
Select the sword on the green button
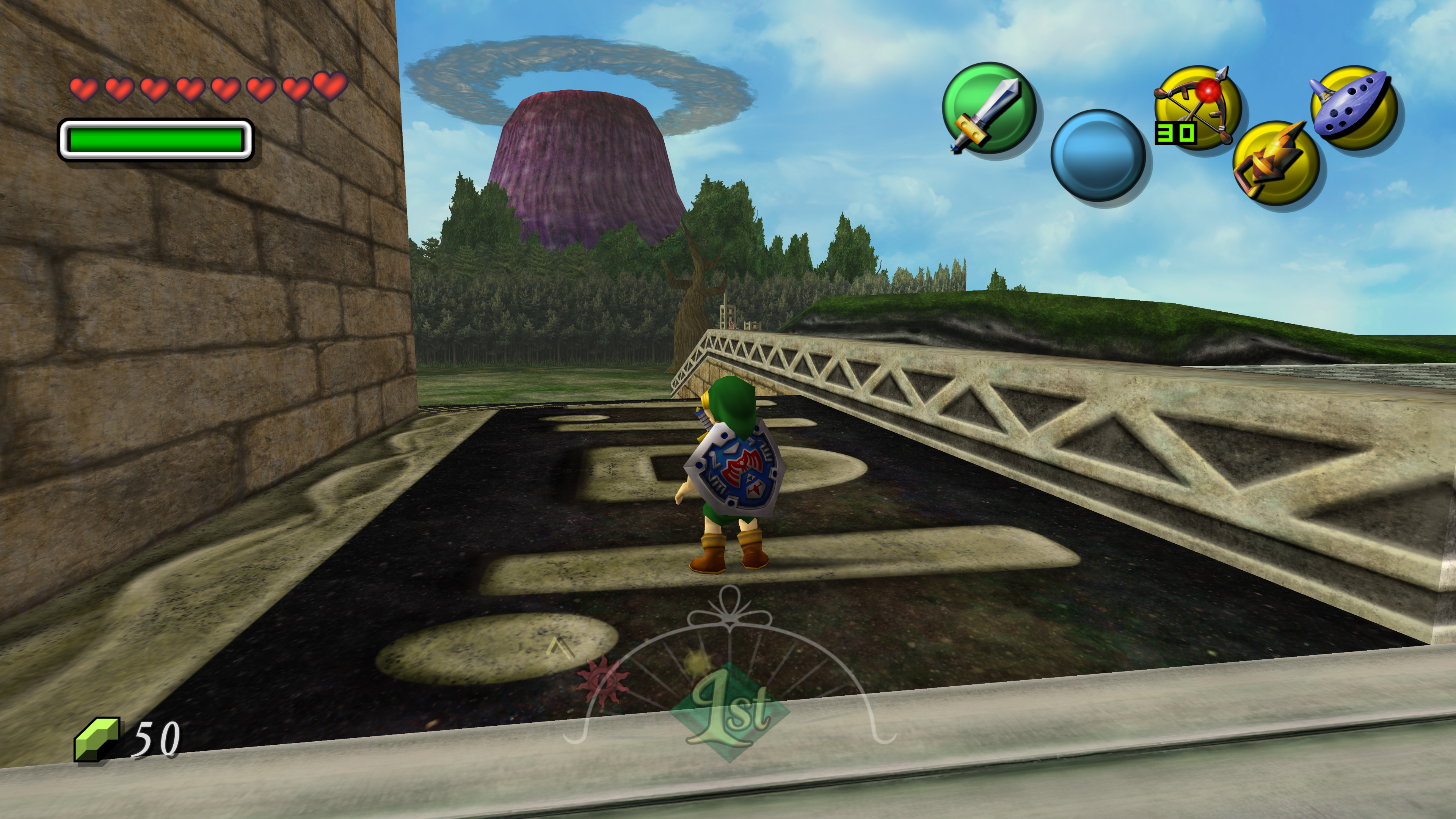[988, 108]
